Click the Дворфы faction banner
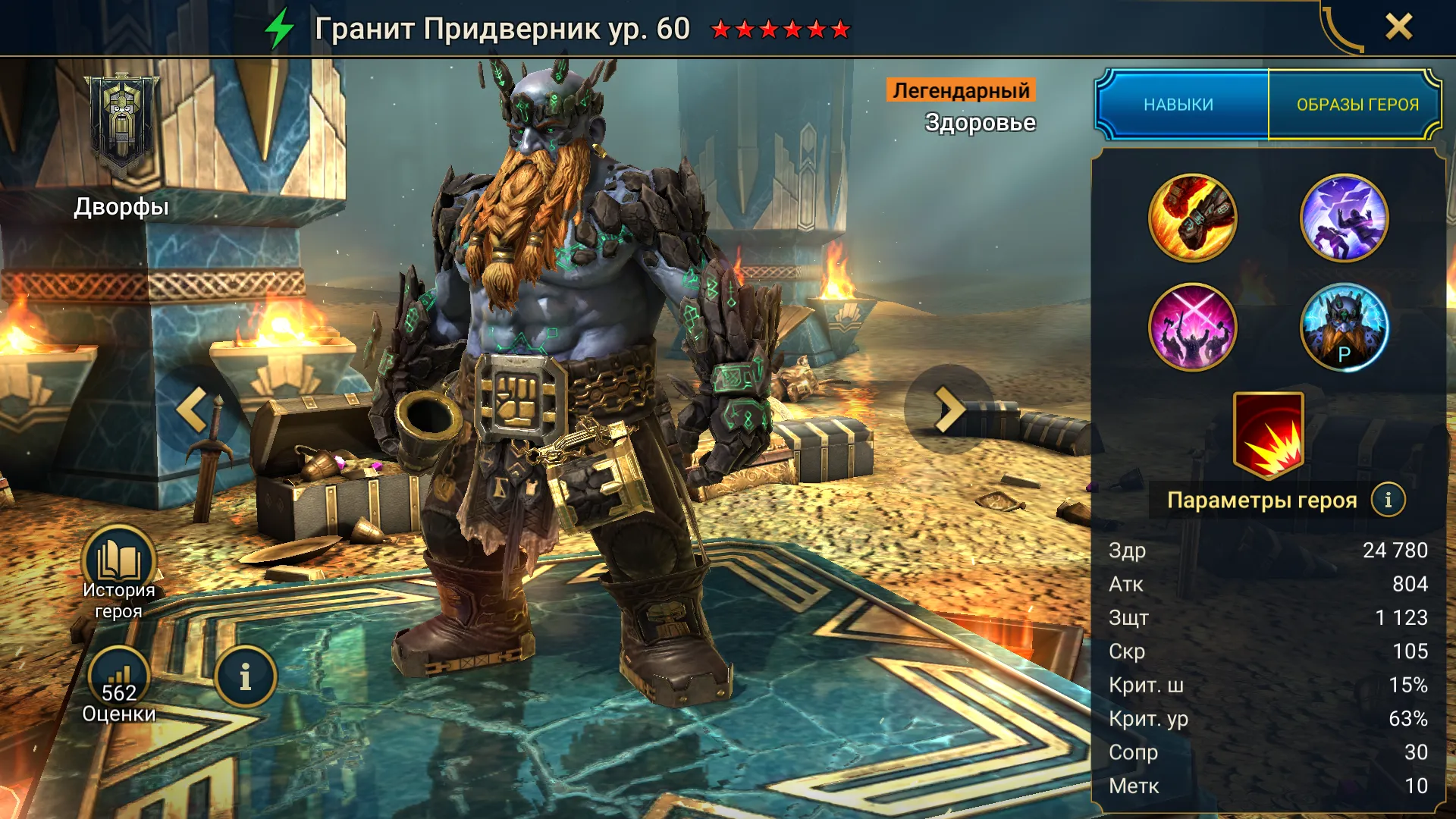 coord(121,129)
